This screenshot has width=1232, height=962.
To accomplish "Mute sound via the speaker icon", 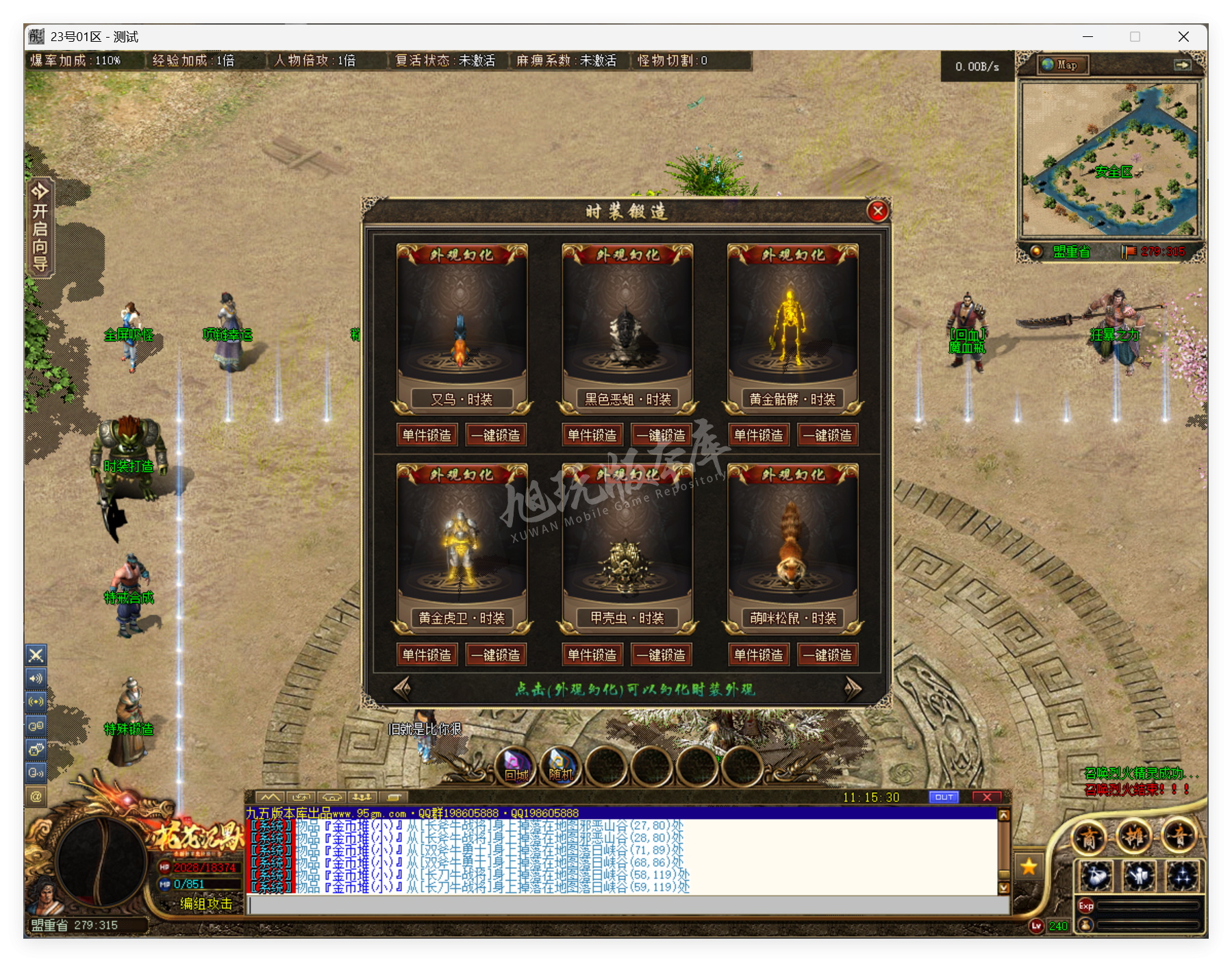I will point(36,679).
